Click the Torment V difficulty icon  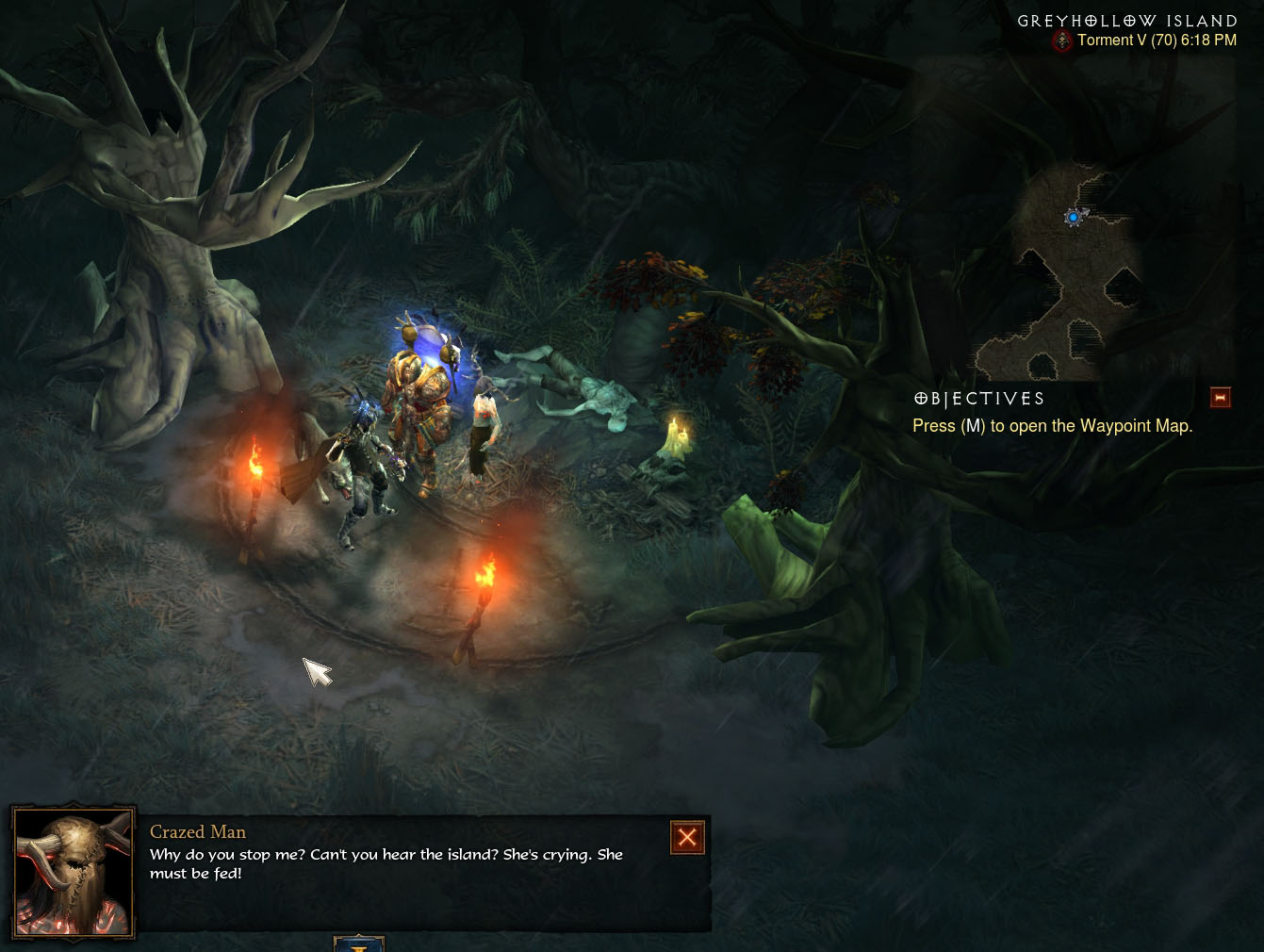[1062, 41]
